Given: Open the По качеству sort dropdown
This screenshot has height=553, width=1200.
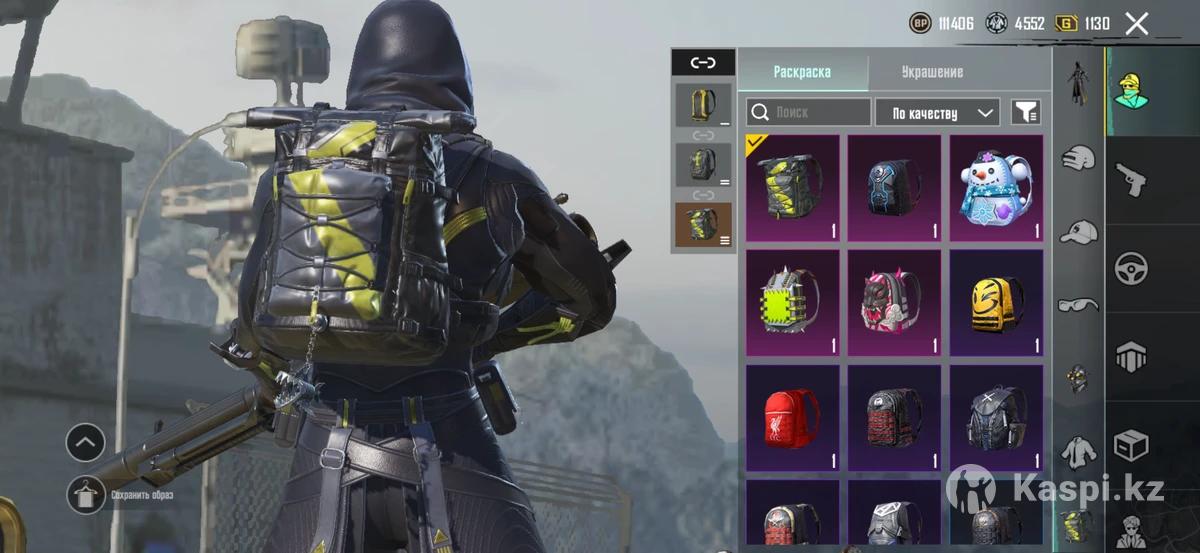Looking at the screenshot, I should (x=937, y=112).
